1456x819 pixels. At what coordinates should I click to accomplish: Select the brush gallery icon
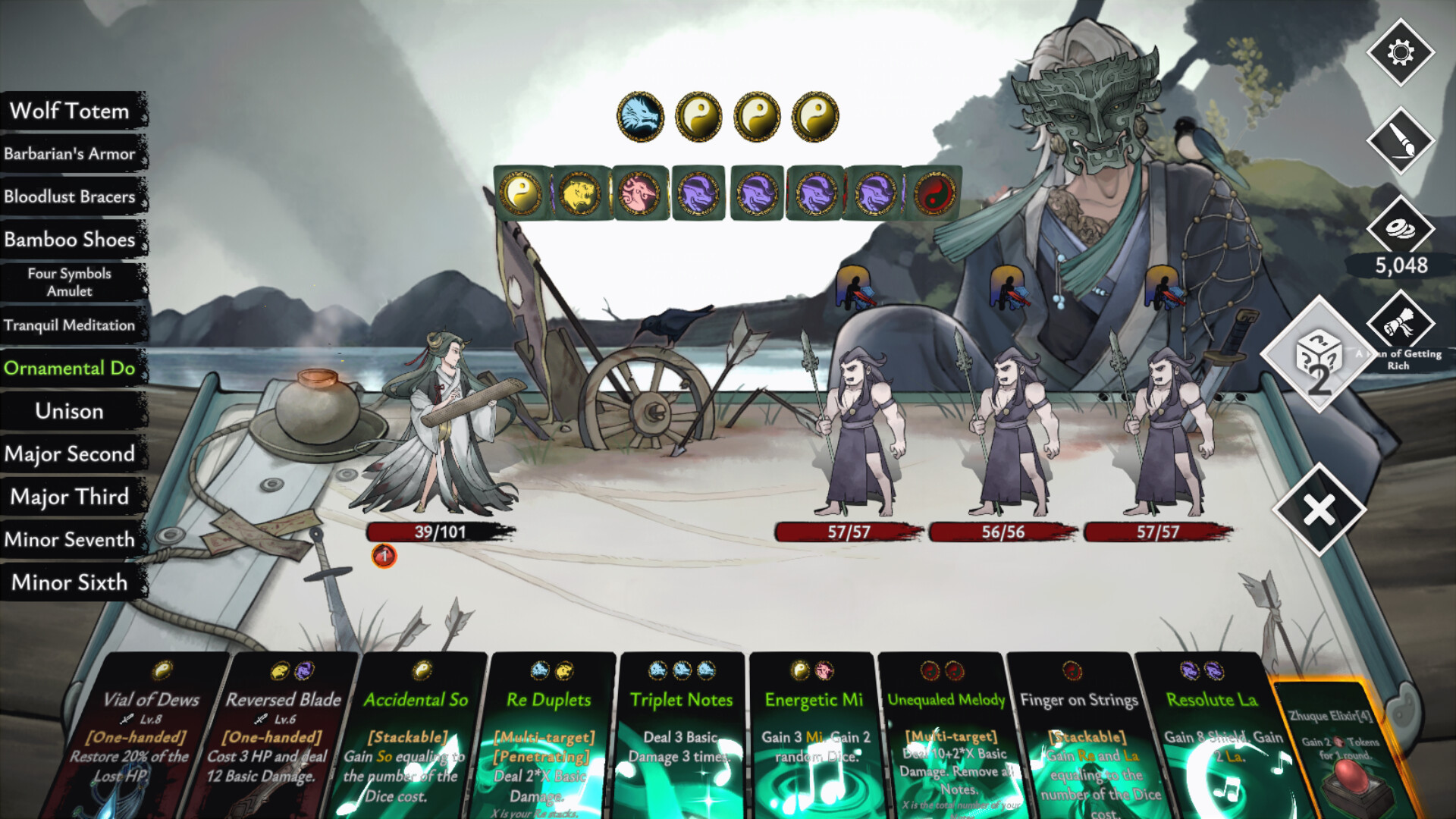(1401, 143)
